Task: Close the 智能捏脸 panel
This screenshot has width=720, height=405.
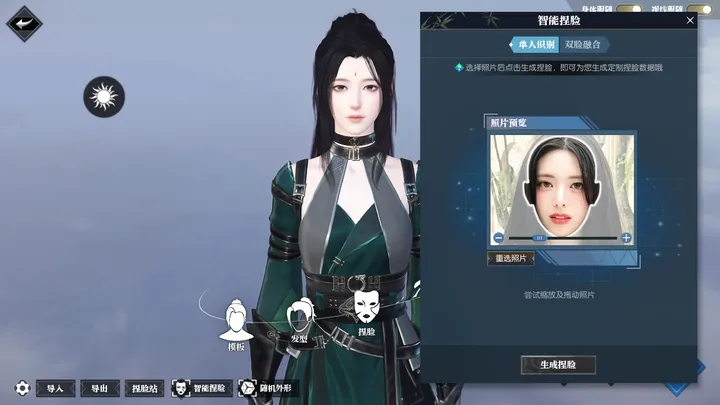Action: point(690,20)
